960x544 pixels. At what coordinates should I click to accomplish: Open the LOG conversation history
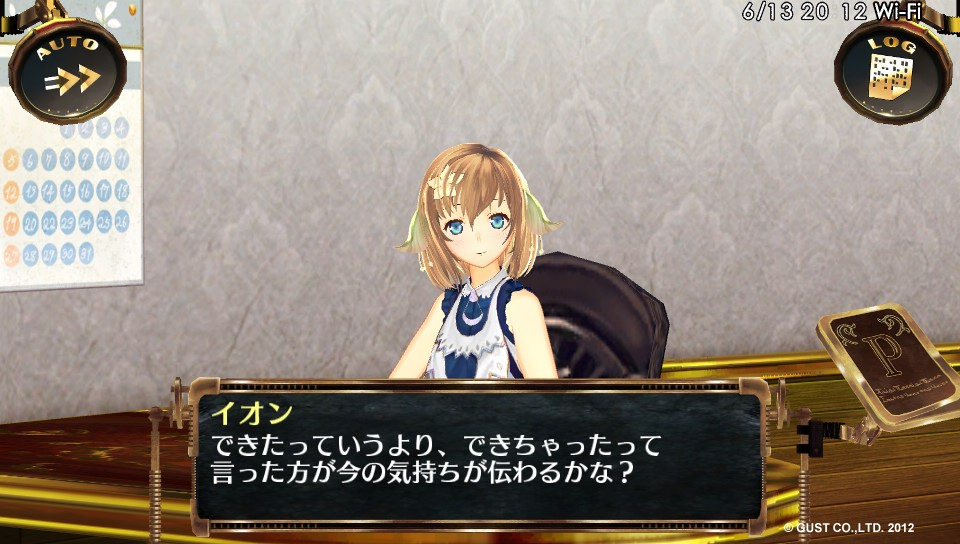(892, 70)
